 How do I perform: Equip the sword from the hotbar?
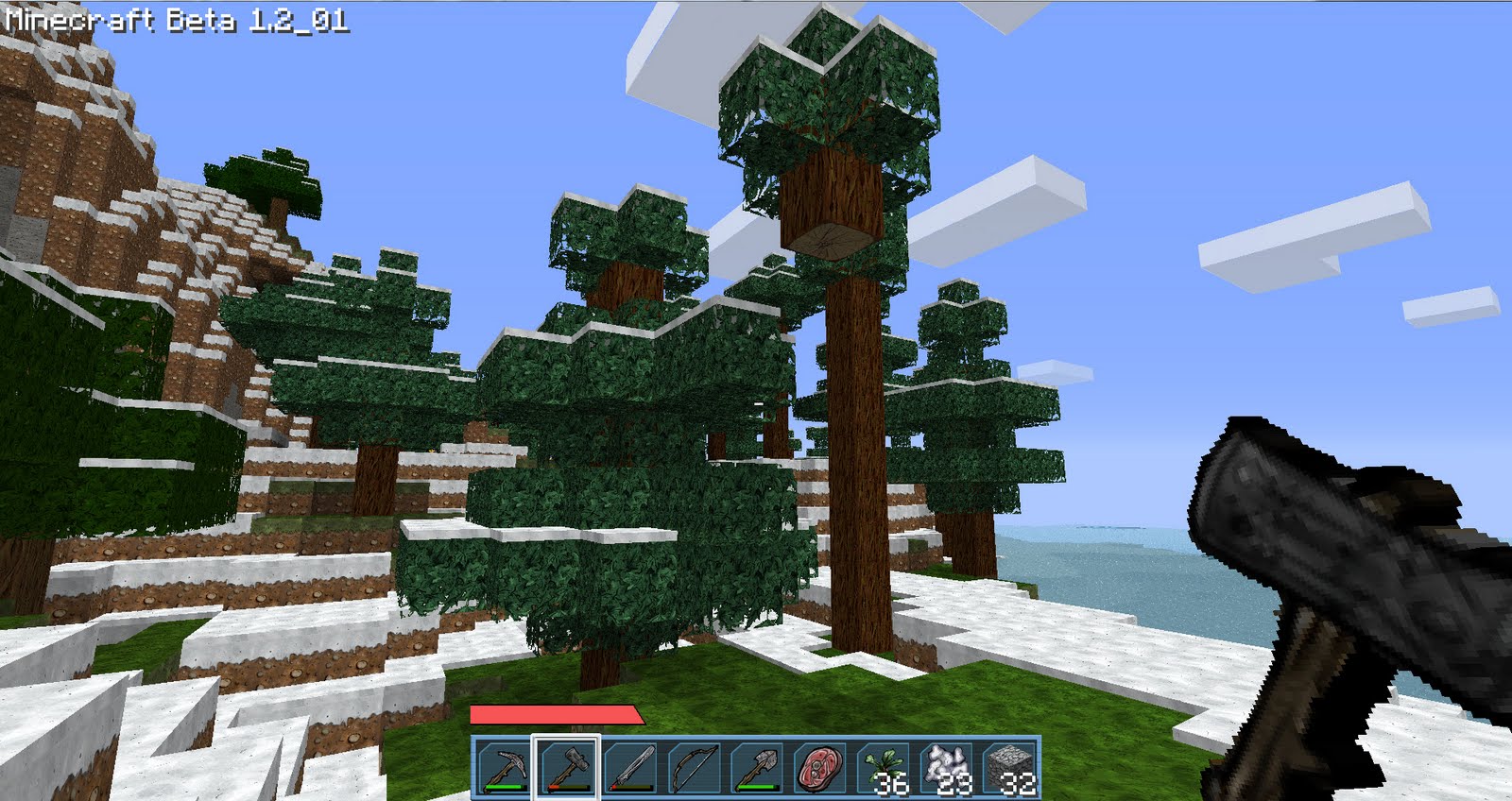point(629,767)
